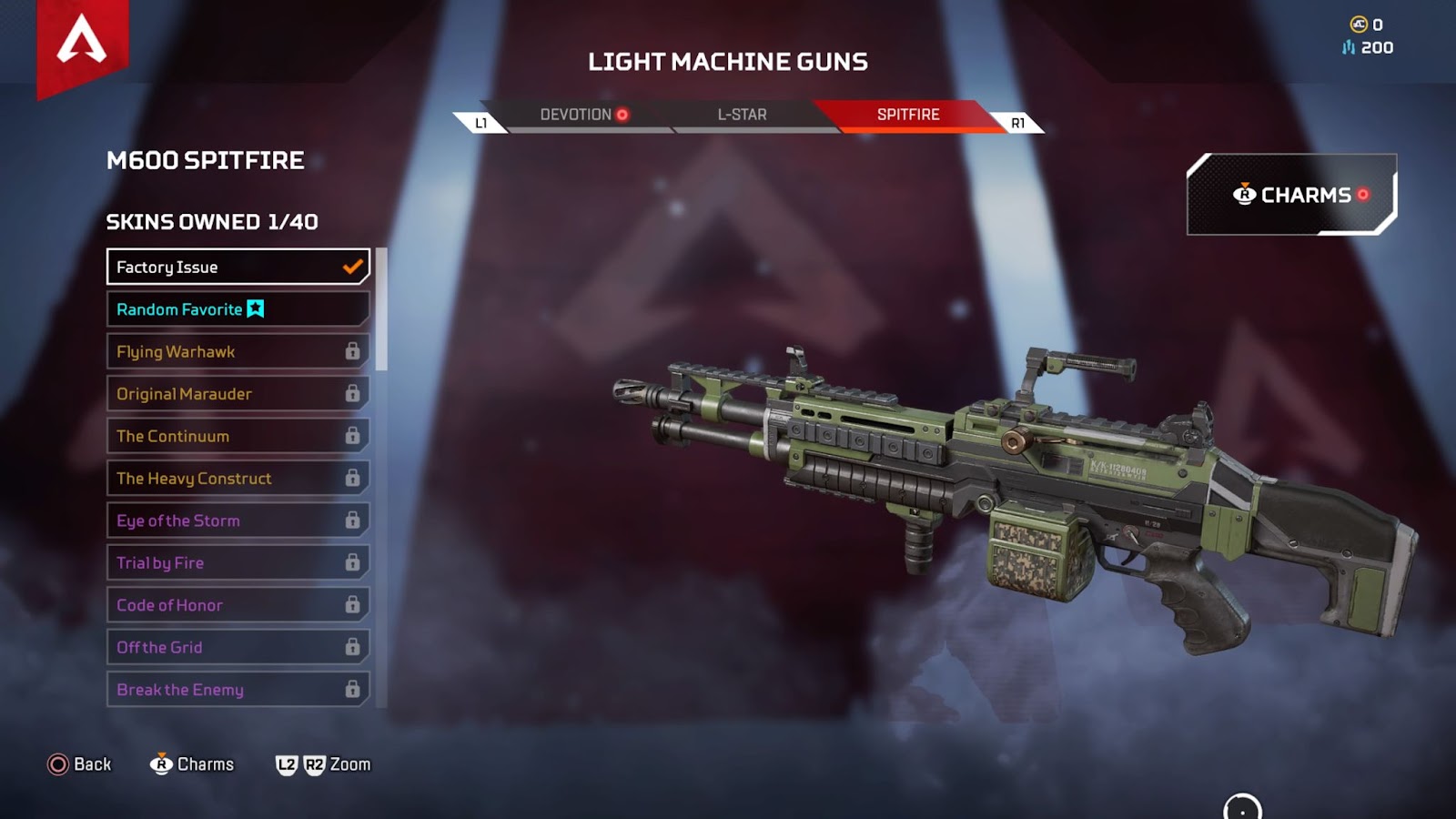The width and height of the screenshot is (1456, 819).
Task: Select the Factory Issue skin
Action: pos(238,267)
